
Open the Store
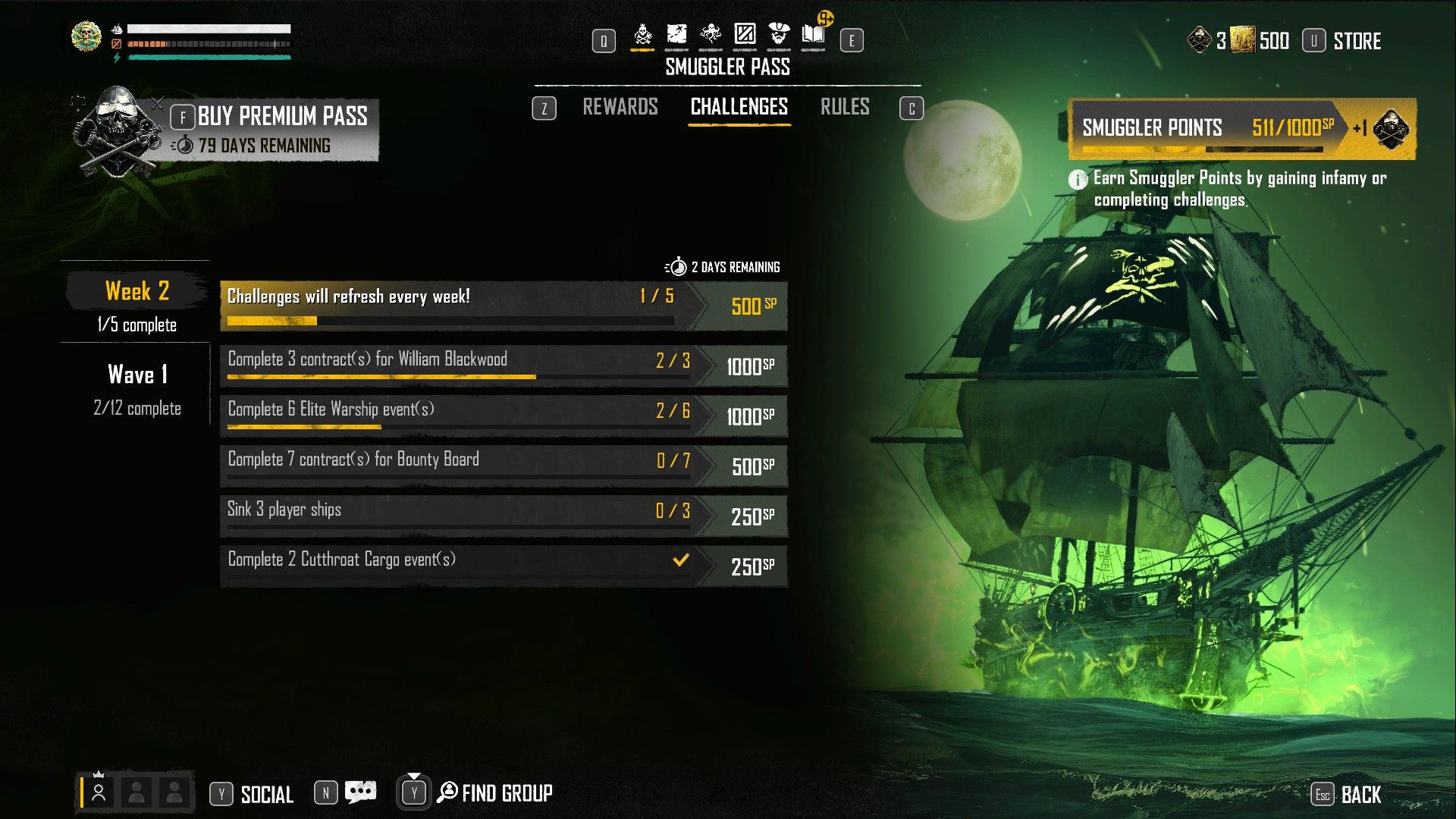(1356, 41)
